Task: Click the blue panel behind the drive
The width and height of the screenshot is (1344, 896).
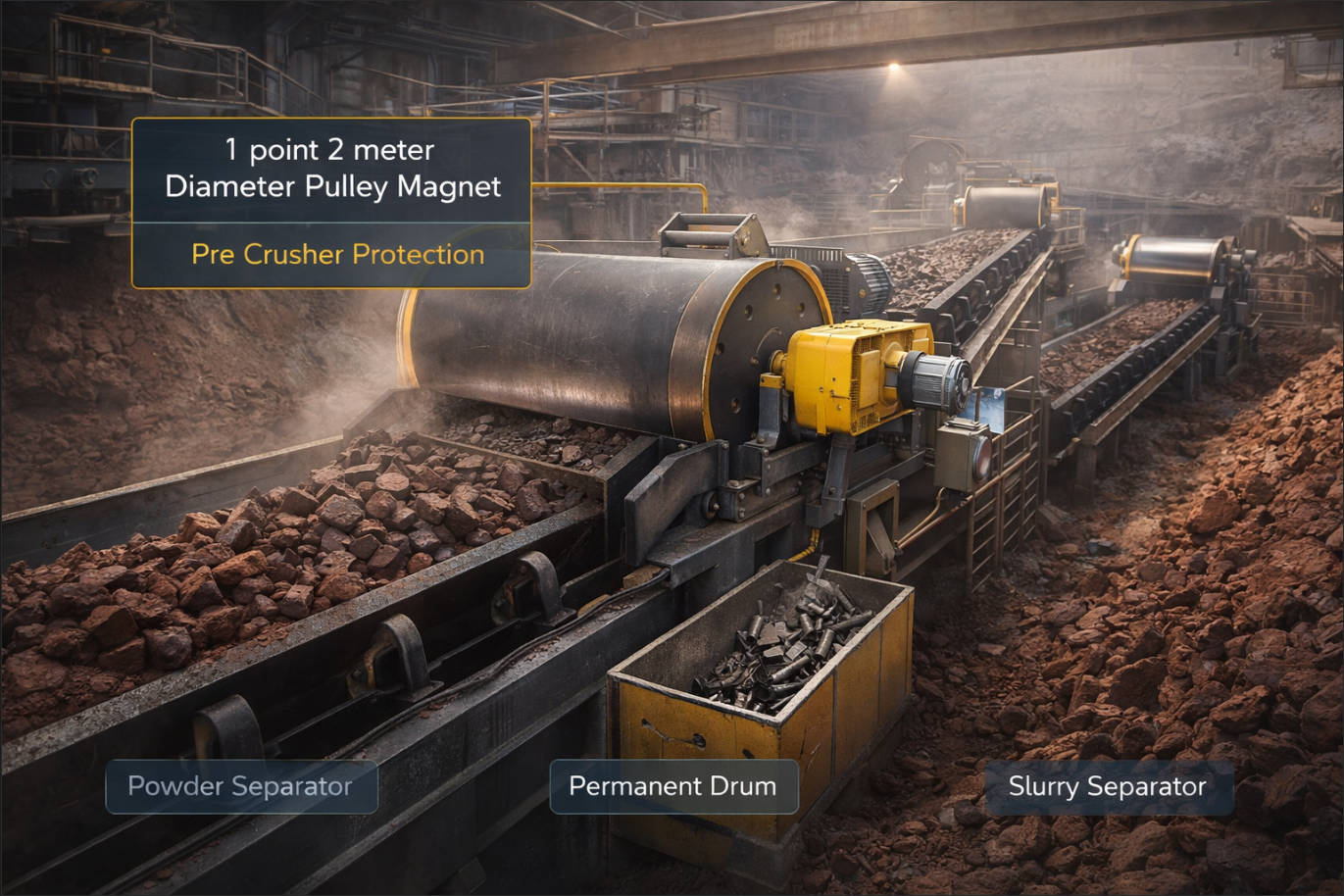Action: tap(993, 407)
